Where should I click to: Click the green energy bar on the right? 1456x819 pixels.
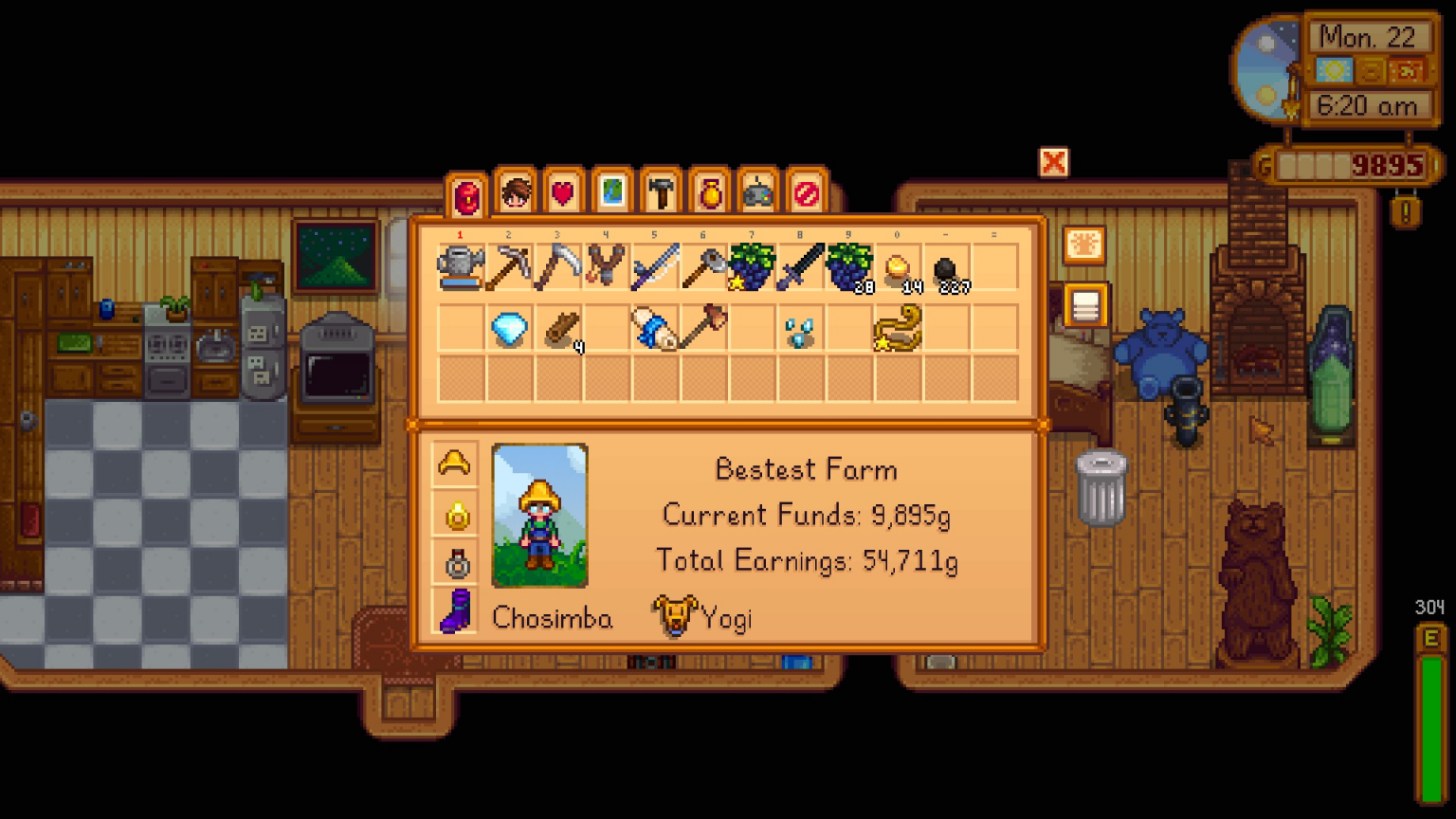[1429, 730]
